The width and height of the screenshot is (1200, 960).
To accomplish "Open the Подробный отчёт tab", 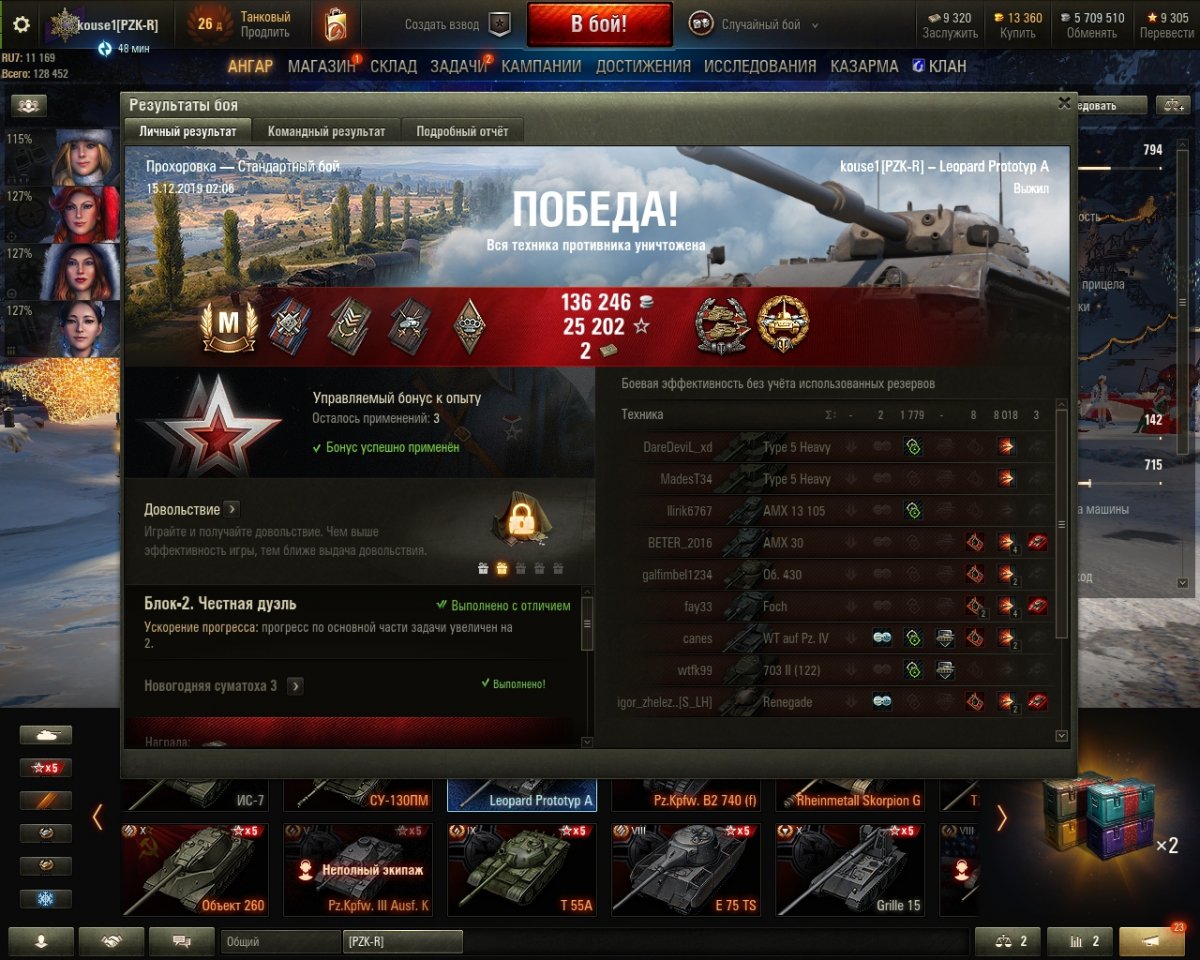I will pyautogui.click(x=462, y=131).
